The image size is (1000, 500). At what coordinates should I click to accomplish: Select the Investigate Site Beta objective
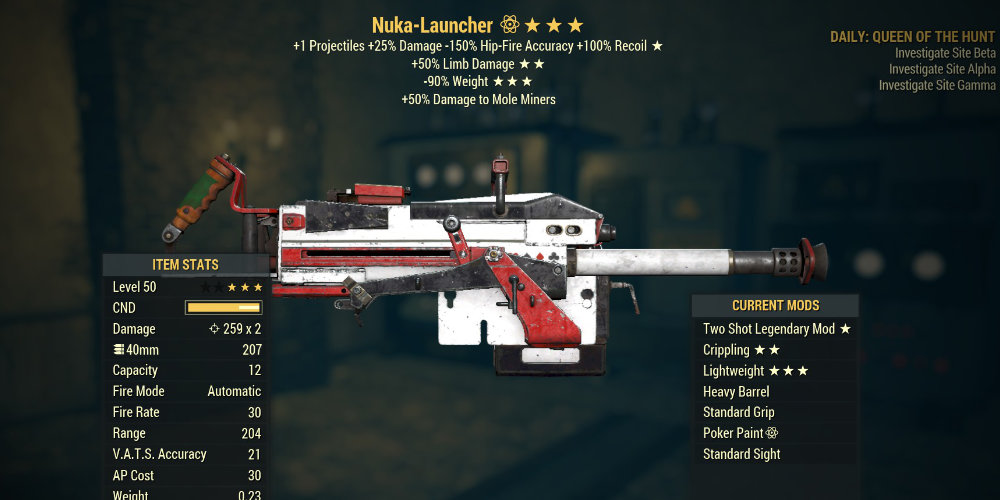[x=945, y=53]
